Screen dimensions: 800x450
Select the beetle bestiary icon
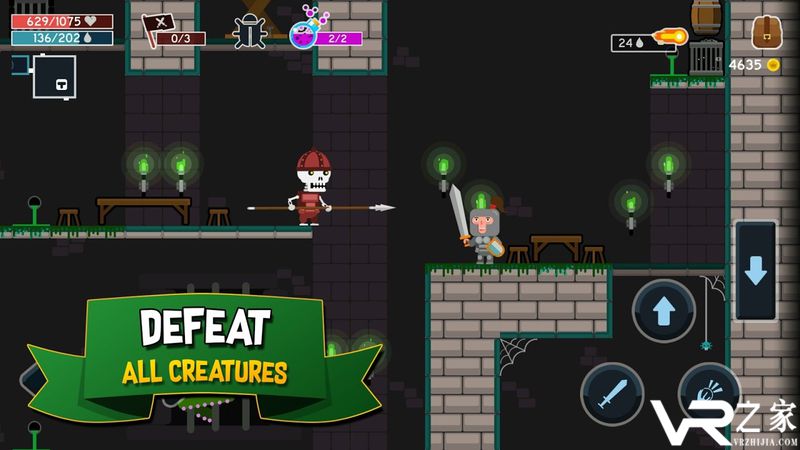[x=250, y=32]
